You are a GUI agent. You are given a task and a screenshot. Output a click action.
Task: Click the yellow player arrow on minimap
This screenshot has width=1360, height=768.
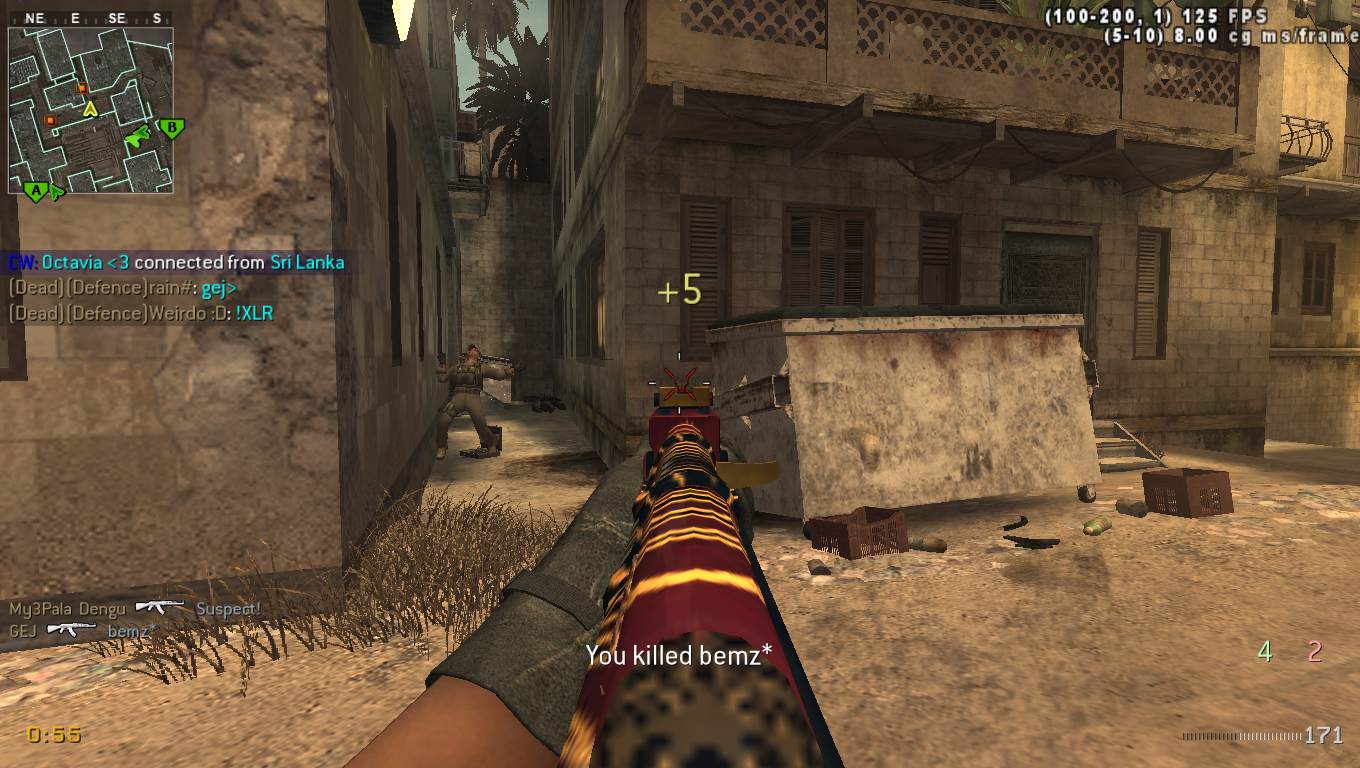(90, 108)
